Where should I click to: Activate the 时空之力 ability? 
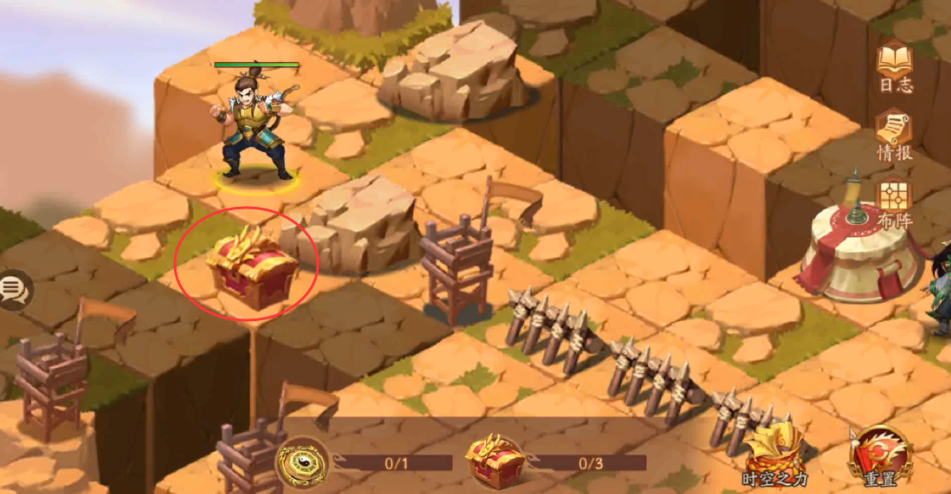coord(775,453)
